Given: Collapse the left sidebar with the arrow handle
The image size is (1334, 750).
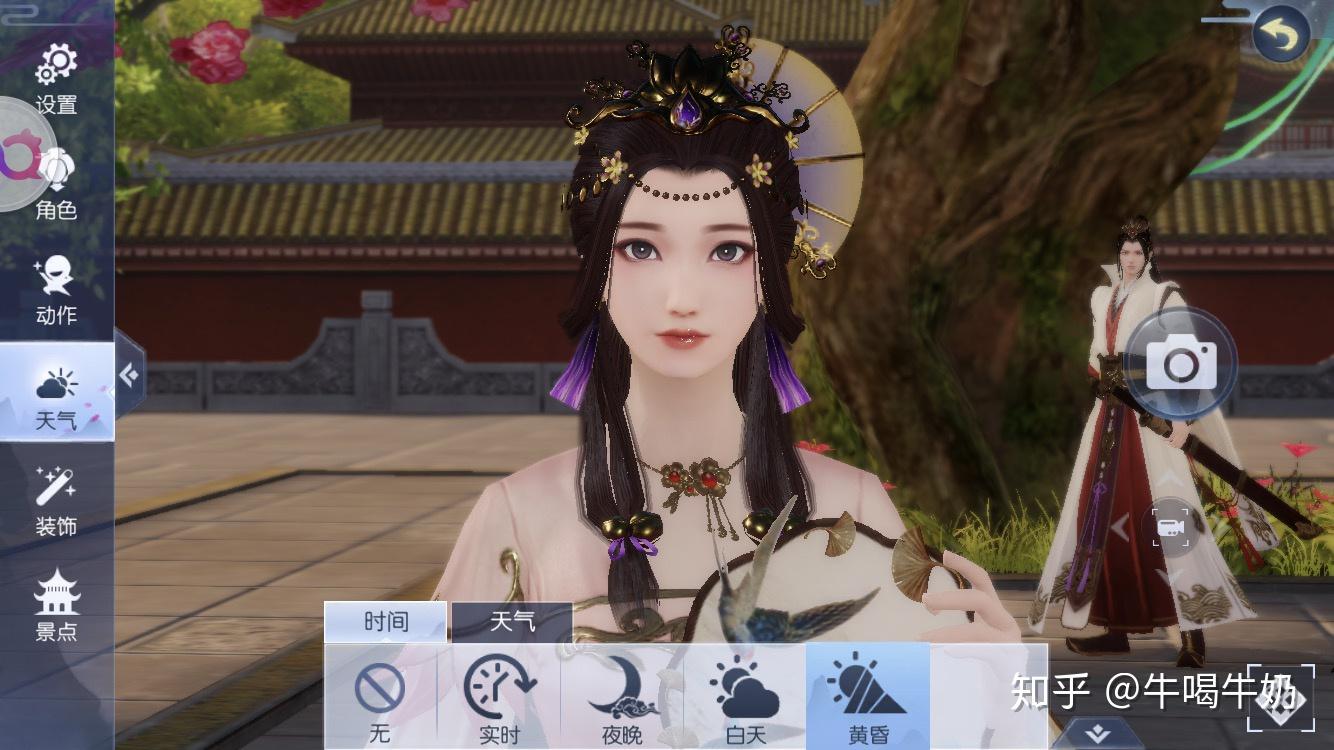Looking at the screenshot, I should click(x=129, y=374).
